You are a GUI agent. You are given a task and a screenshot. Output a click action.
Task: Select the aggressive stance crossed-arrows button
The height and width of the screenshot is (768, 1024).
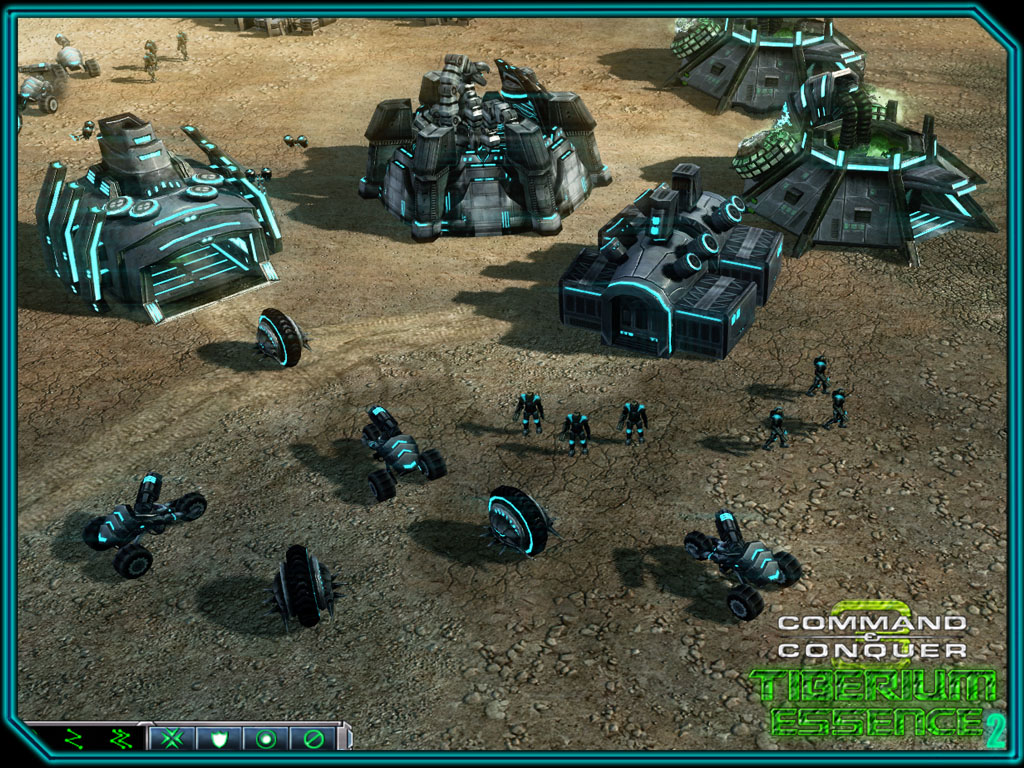tap(173, 739)
